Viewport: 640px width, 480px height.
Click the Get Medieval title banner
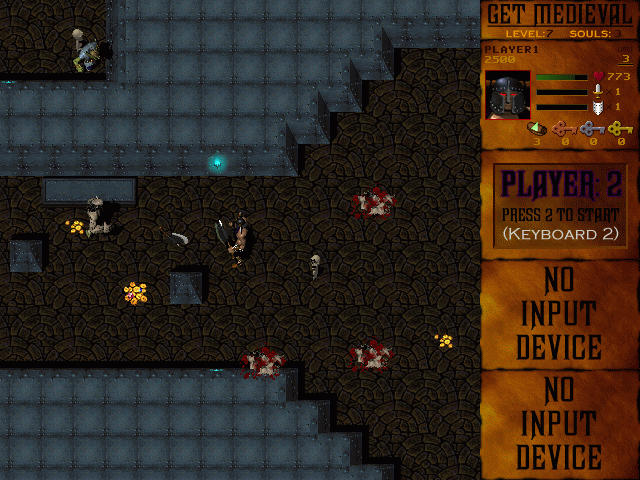[560, 14]
